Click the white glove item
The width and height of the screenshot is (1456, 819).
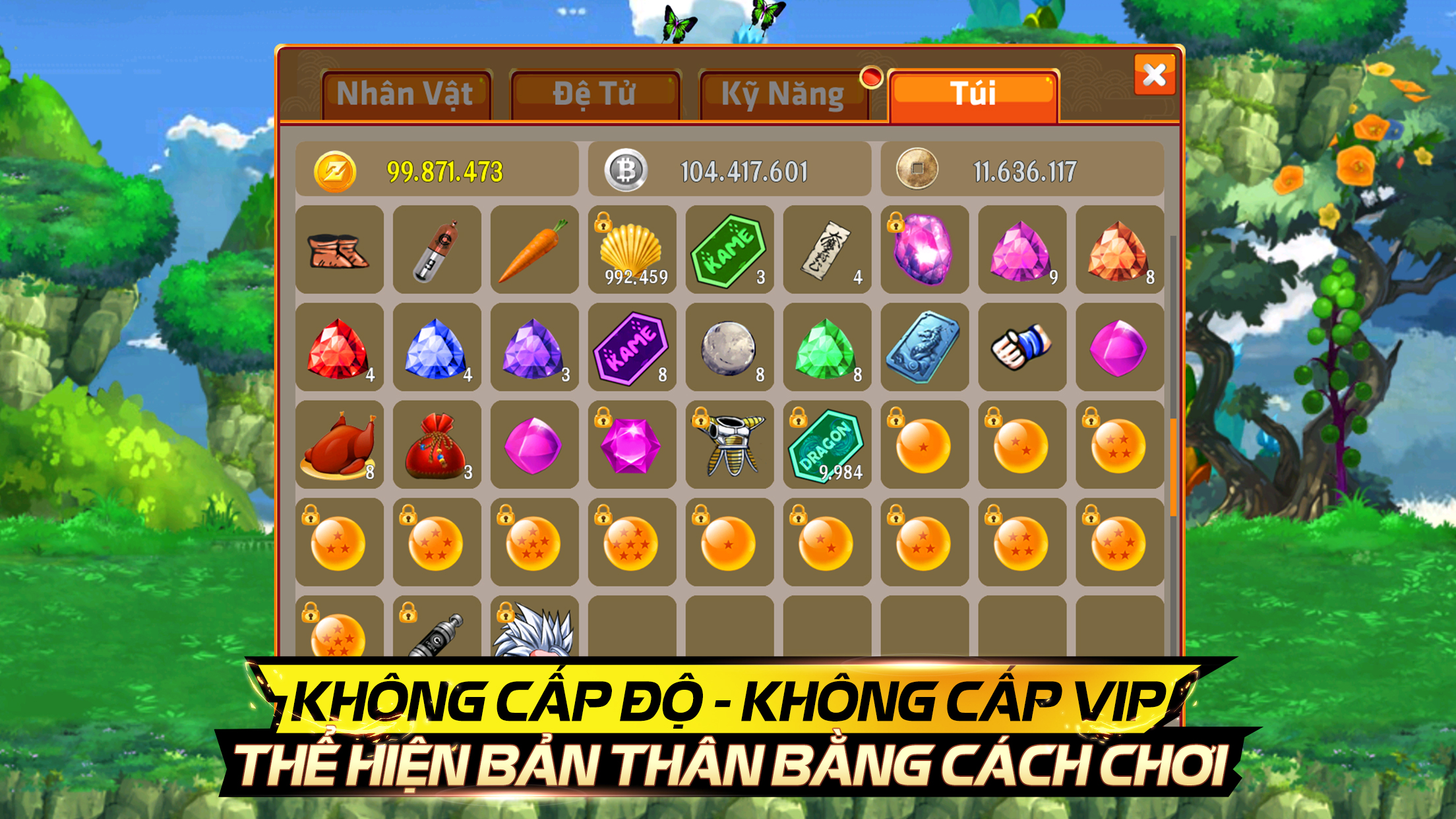coord(1022,347)
